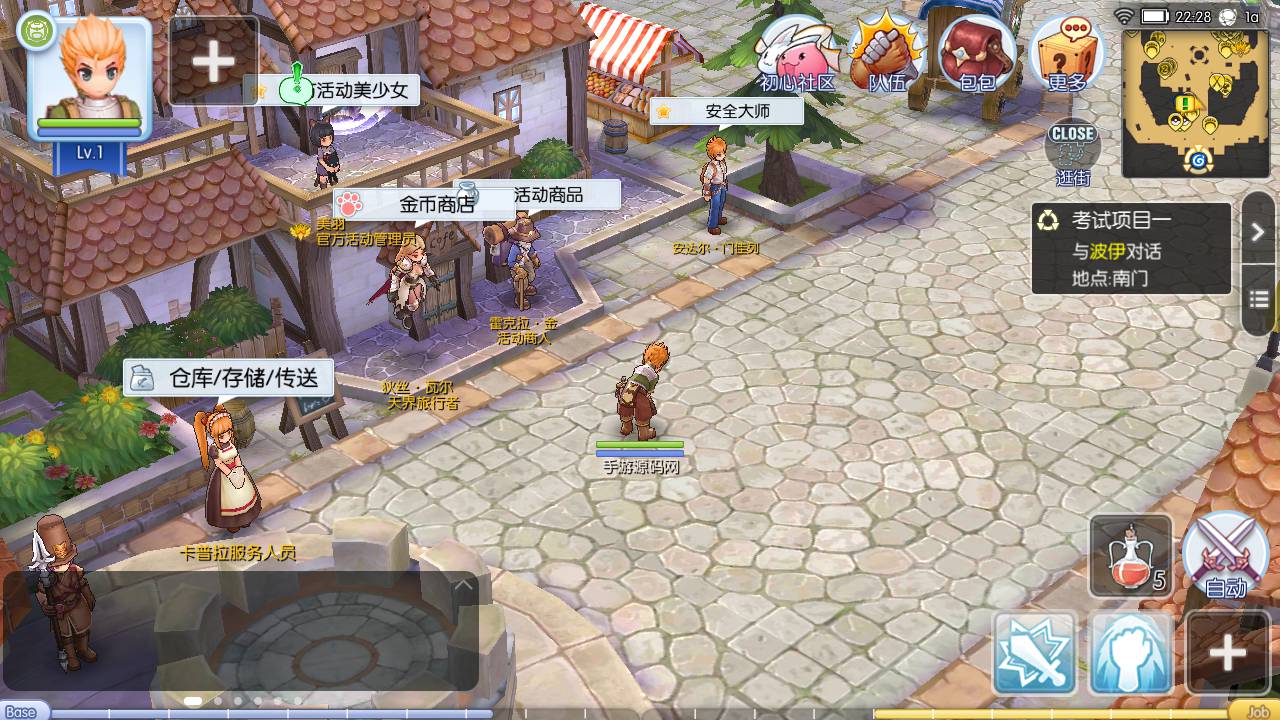Expand the chat box with the arrow
Screen dimensions: 1280x720
tap(464, 585)
